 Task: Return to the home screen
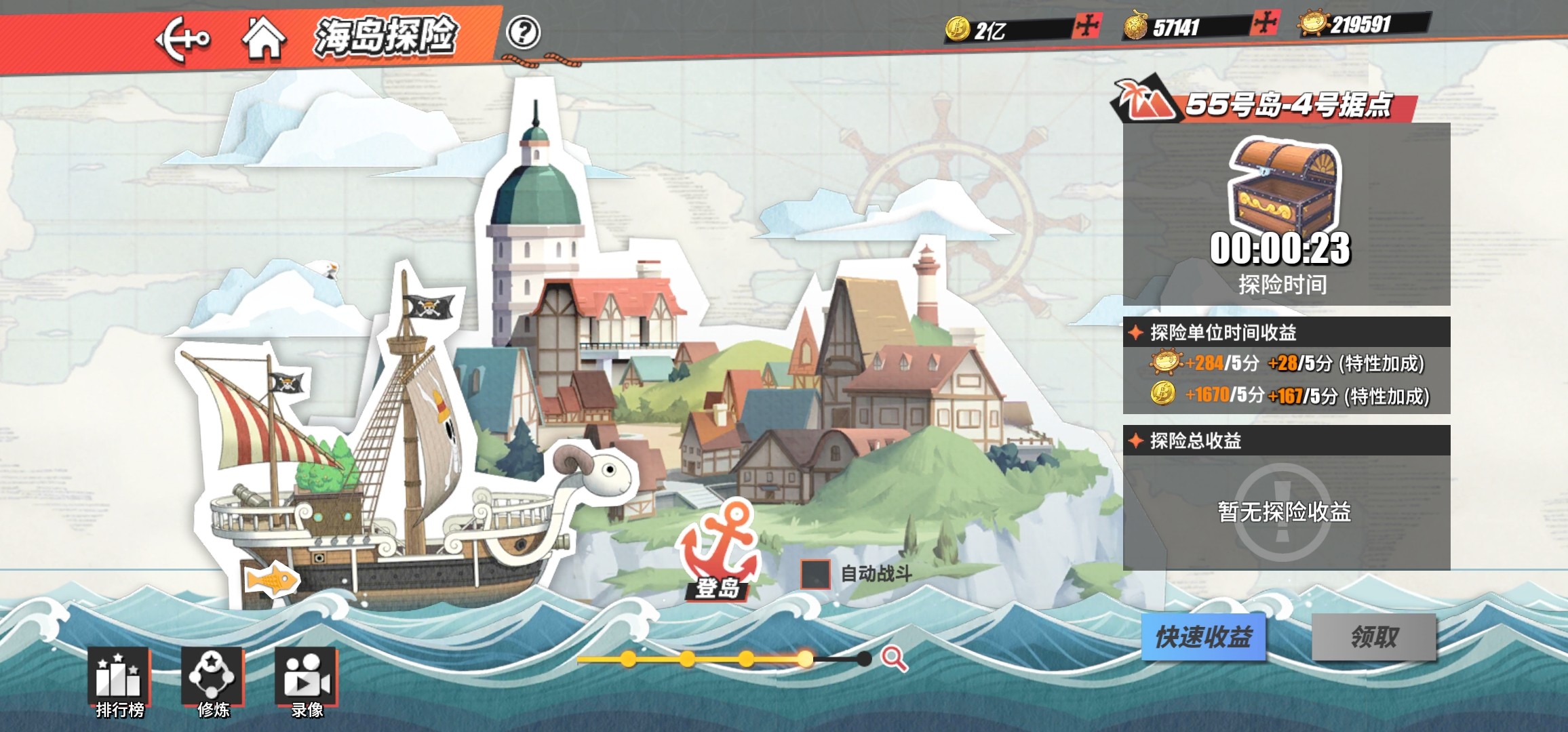(264, 38)
